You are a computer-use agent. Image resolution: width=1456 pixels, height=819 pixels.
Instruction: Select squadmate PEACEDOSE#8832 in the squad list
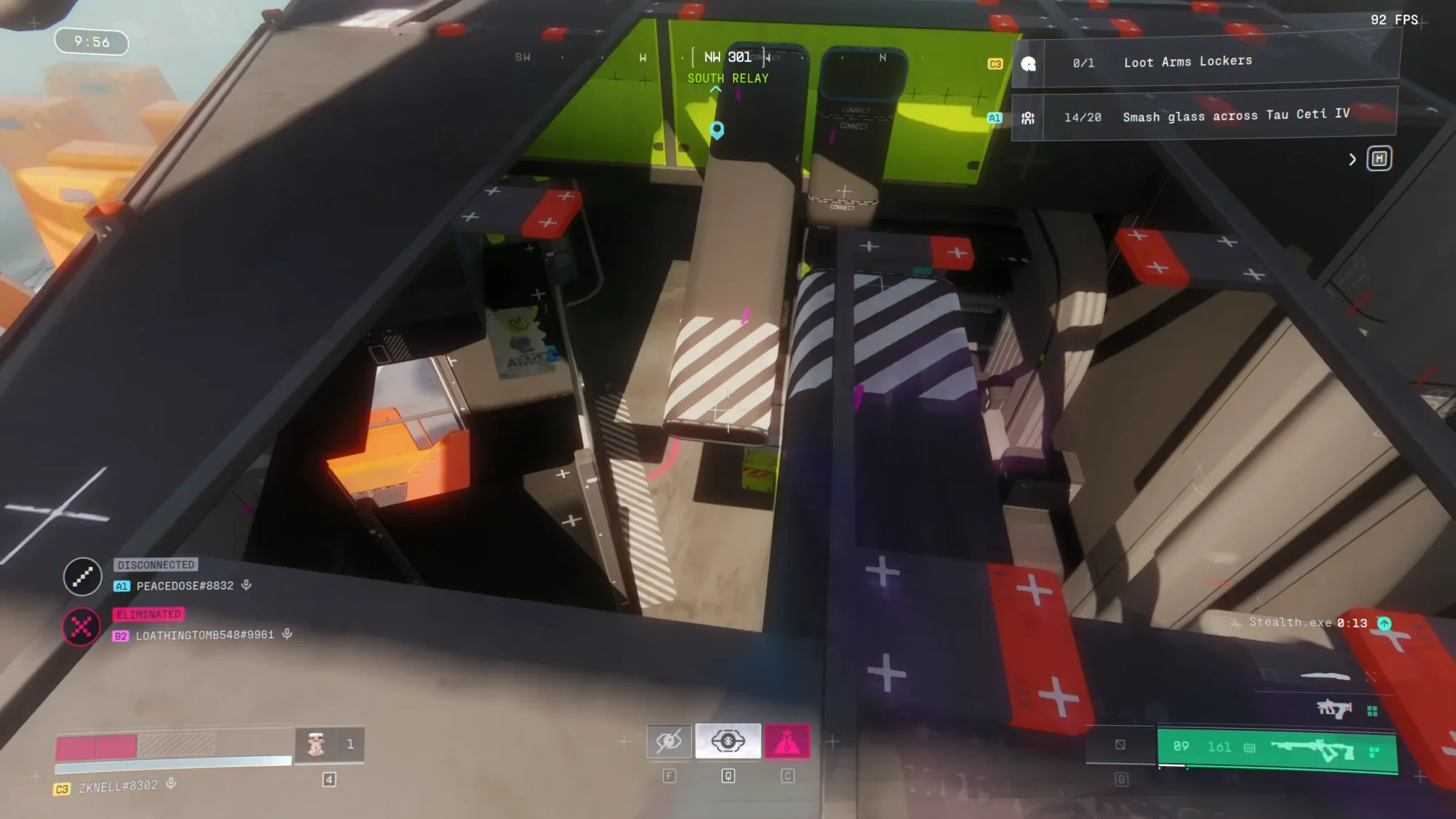point(185,586)
